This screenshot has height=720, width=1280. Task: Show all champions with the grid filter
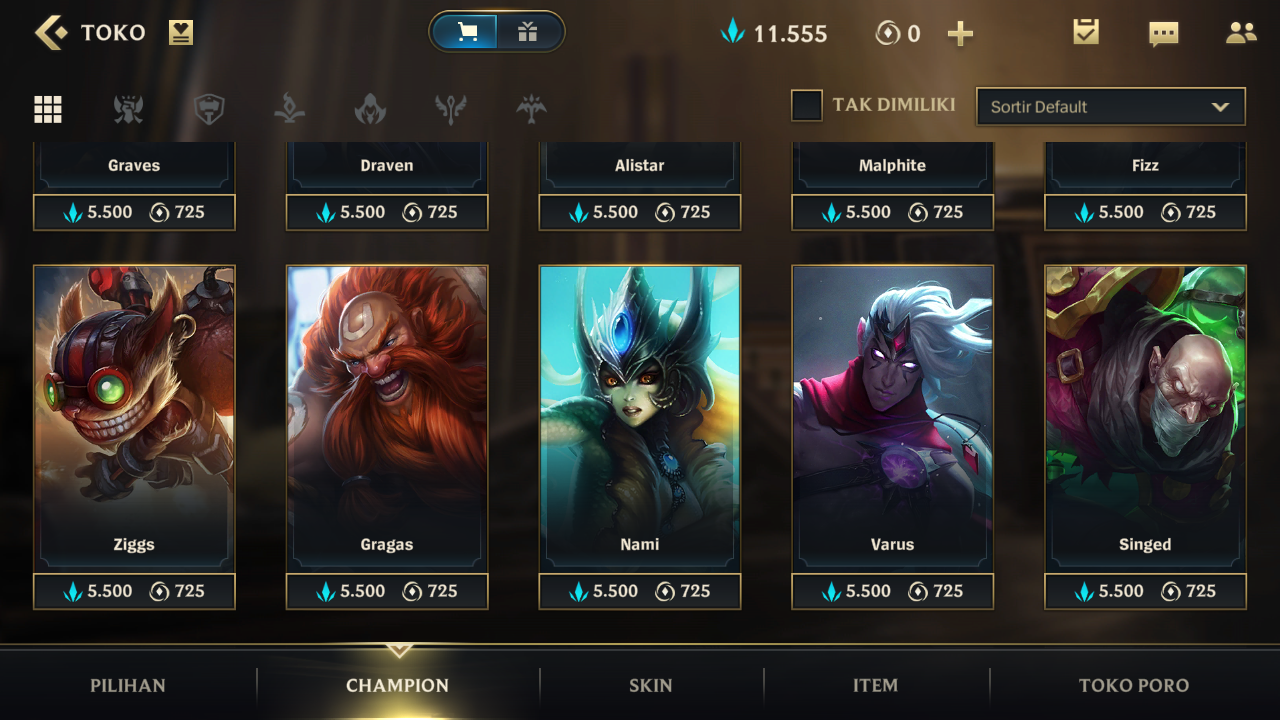tap(48, 109)
